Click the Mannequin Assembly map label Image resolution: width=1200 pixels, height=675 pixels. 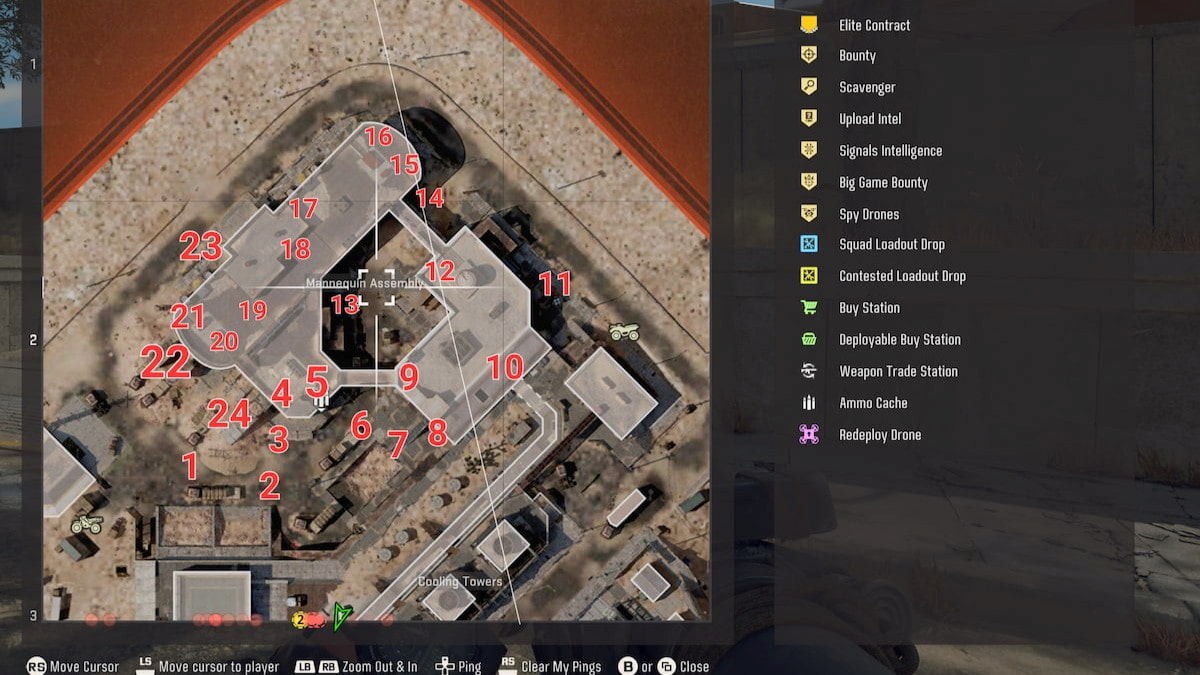364,283
